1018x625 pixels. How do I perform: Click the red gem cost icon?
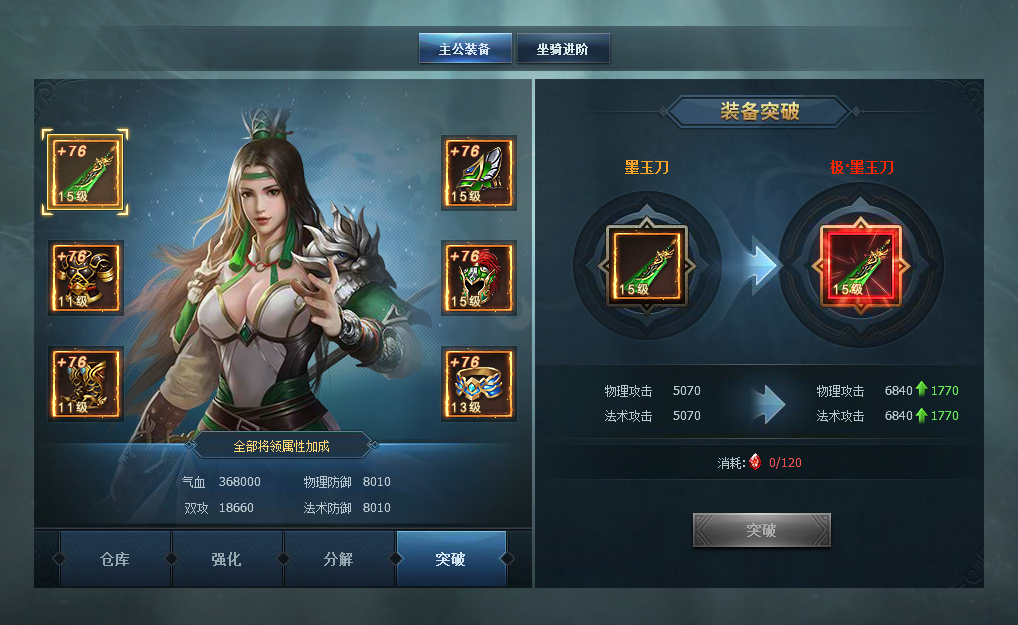click(756, 463)
